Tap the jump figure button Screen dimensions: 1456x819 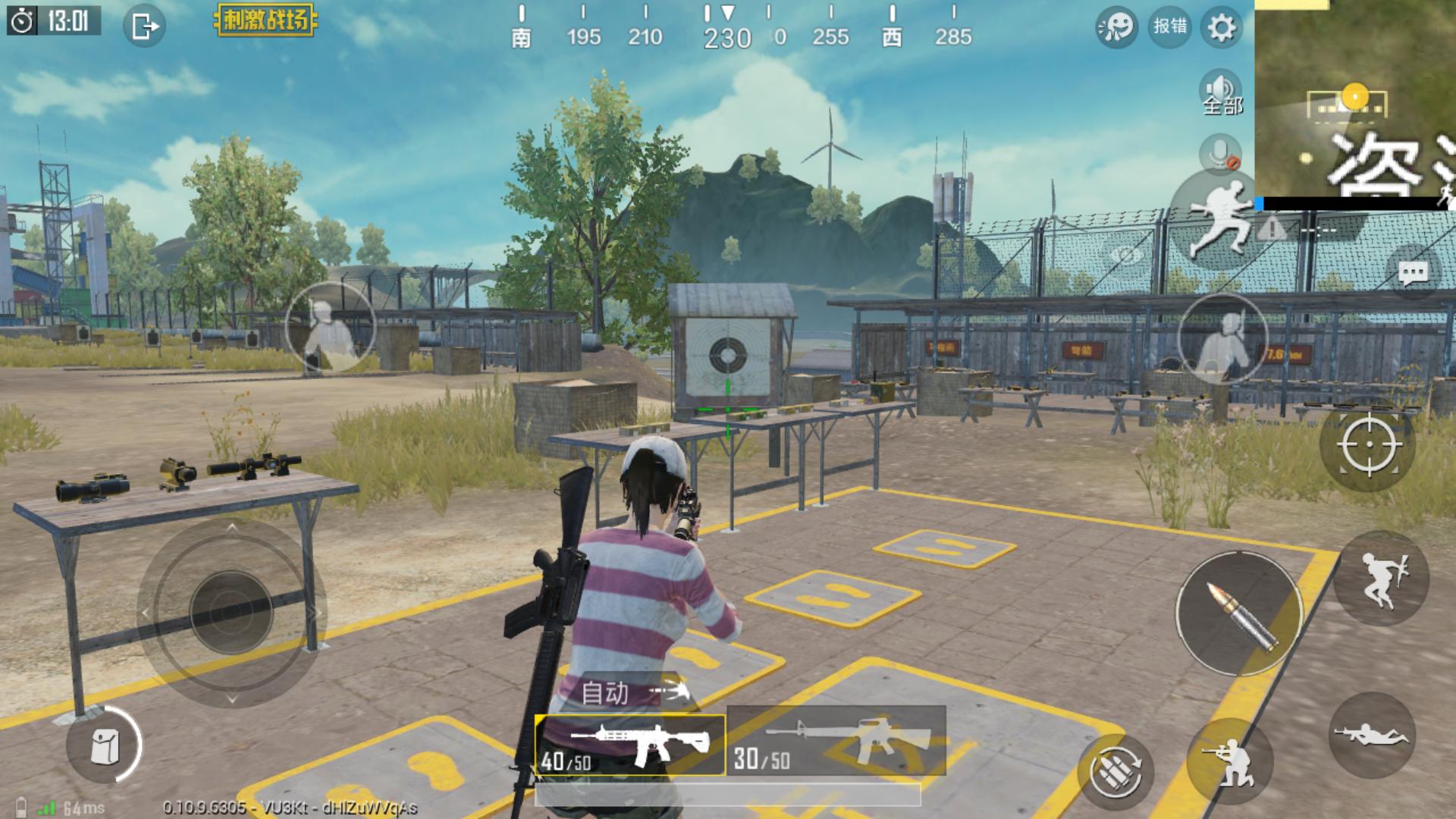point(1381,579)
